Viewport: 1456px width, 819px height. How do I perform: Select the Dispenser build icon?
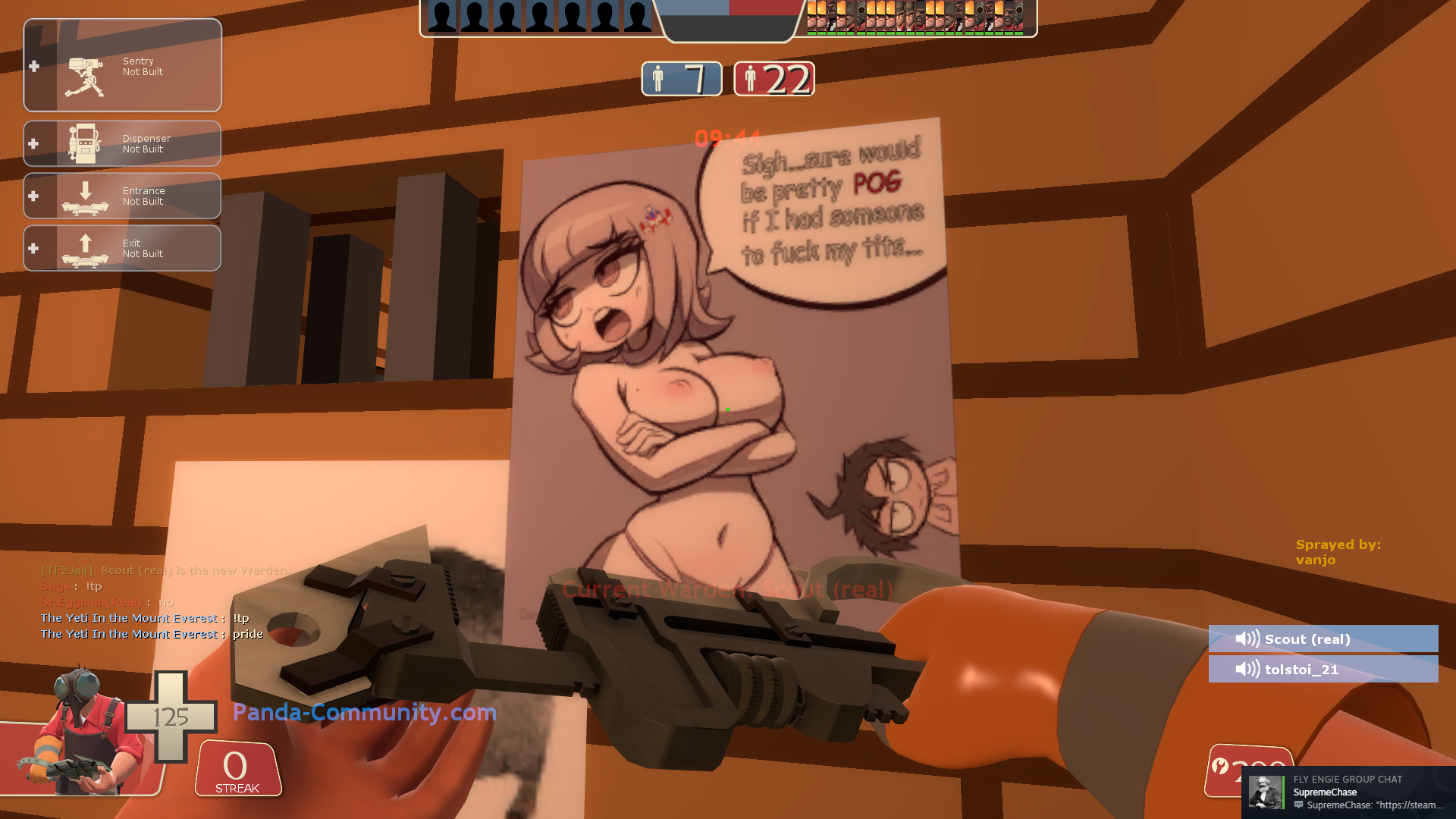(83, 143)
